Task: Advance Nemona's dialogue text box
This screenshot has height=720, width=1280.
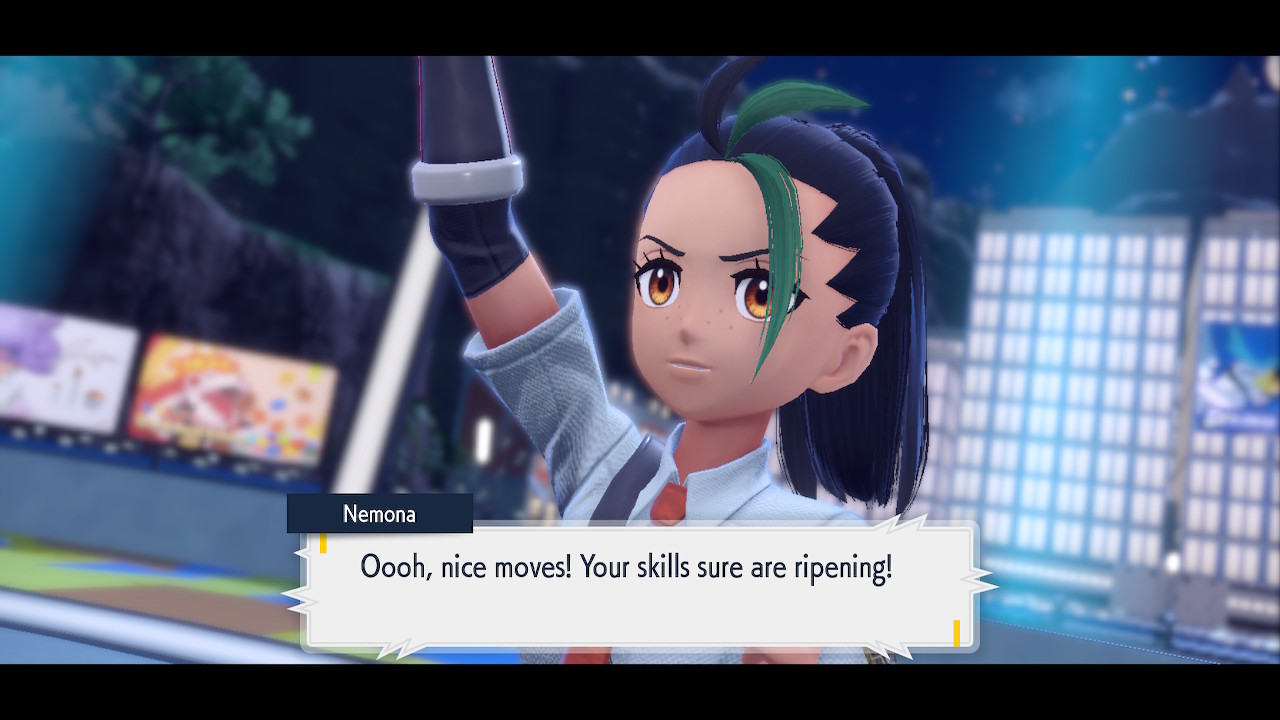Action: (x=638, y=585)
